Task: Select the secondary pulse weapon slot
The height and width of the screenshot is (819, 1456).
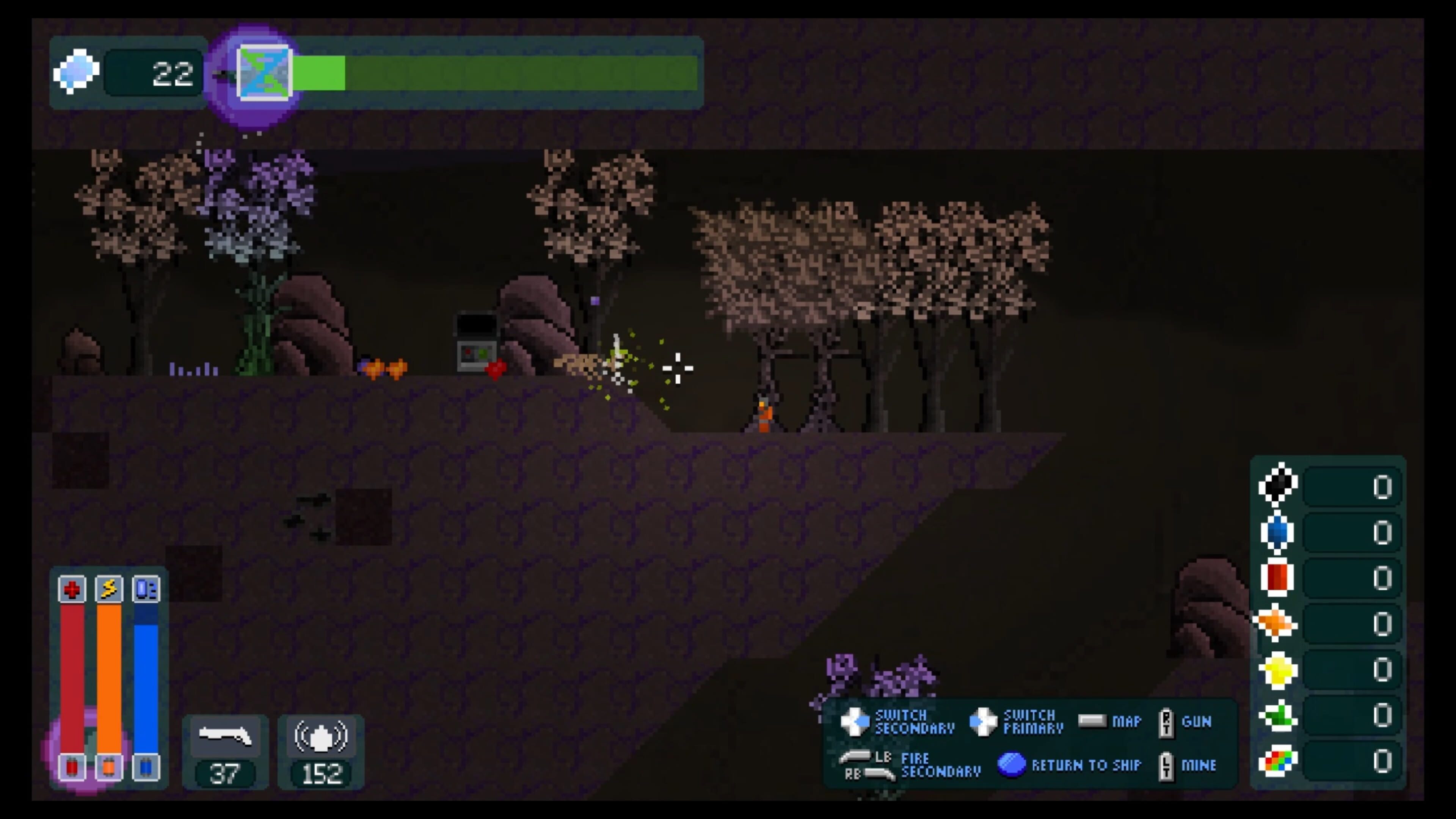Action: pyautogui.click(x=320, y=736)
